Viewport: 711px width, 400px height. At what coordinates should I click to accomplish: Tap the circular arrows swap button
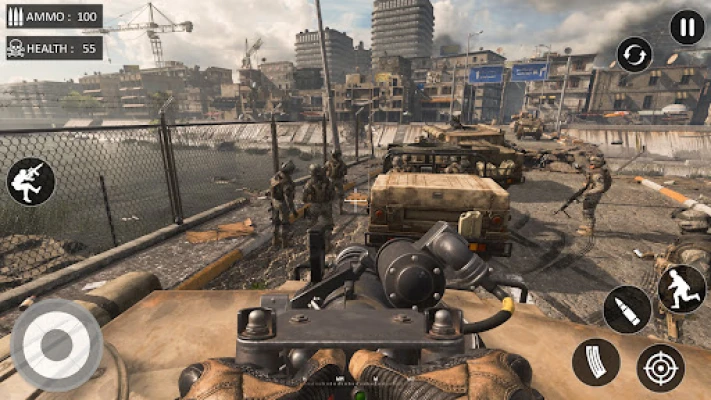click(634, 54)
